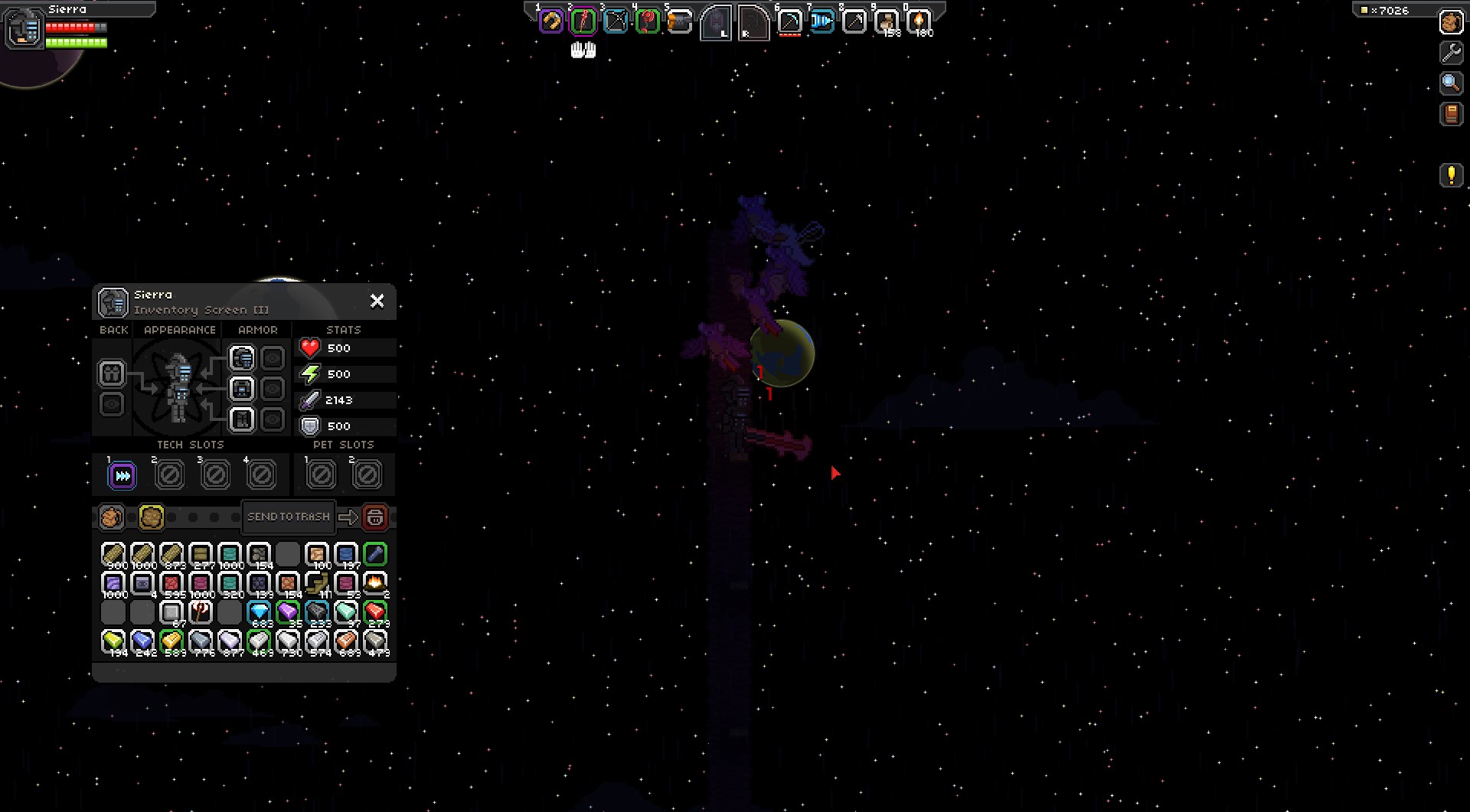
Task: Open the inventory bag icon on the sidebar
Action: [1451, 22]
